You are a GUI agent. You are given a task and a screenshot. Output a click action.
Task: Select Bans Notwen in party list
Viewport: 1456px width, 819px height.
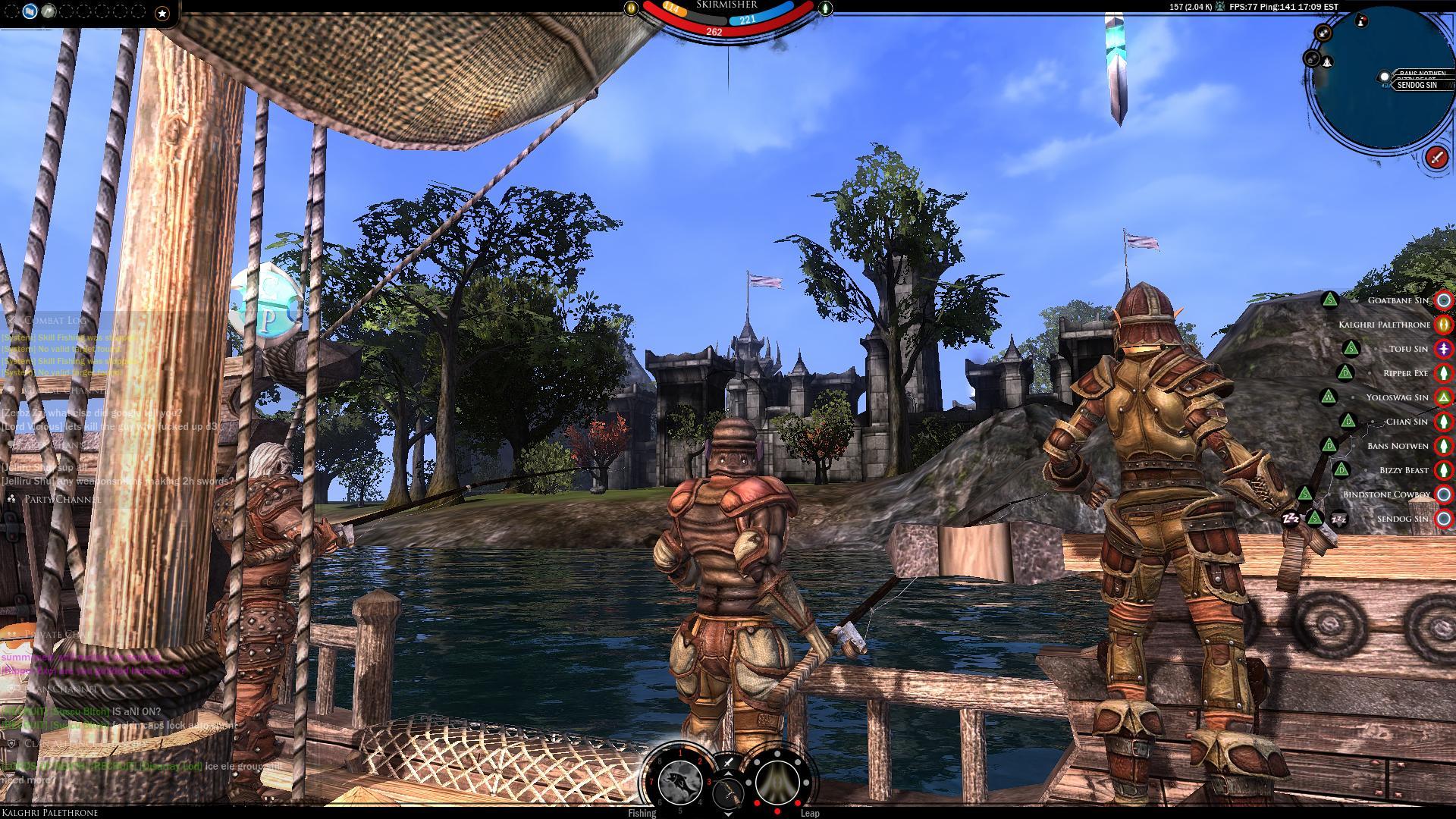point(1397,446)
